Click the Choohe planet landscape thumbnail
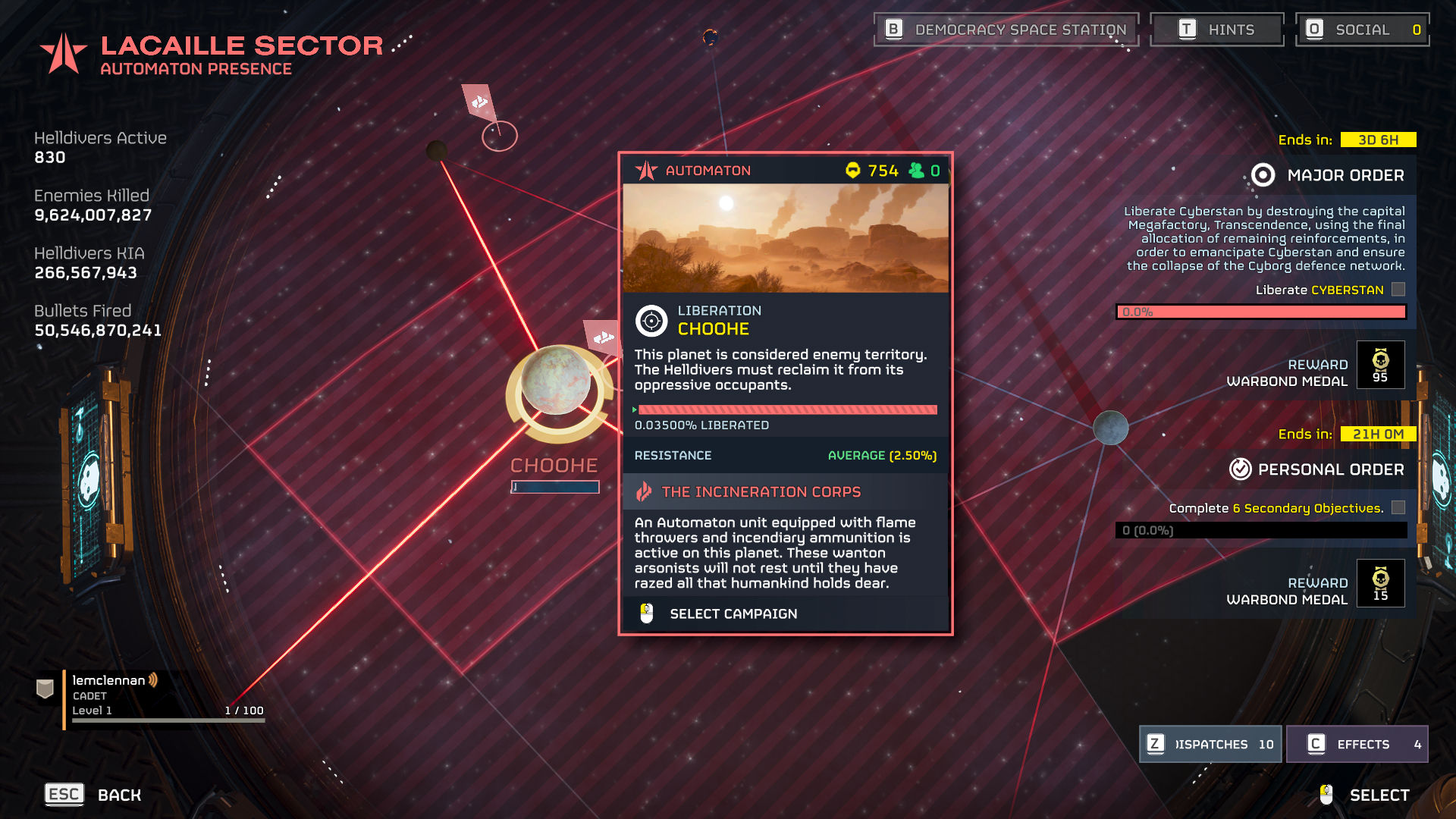Viewport: 1456px width, 819px height. pos(785,238)
